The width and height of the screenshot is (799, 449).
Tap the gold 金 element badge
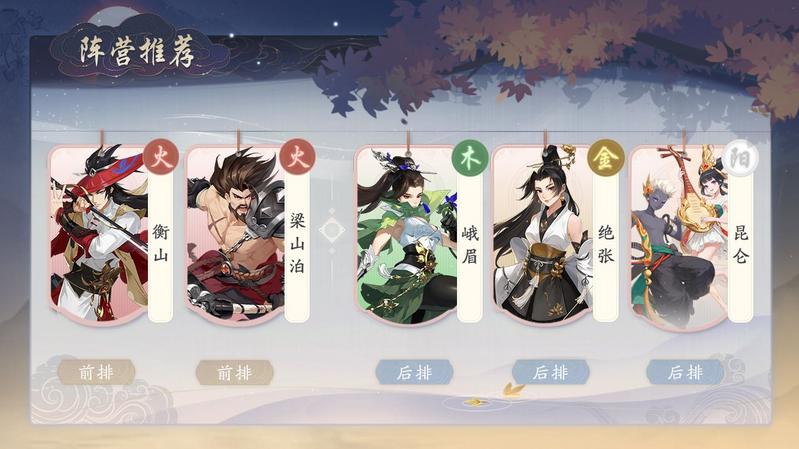coord(605,157)
